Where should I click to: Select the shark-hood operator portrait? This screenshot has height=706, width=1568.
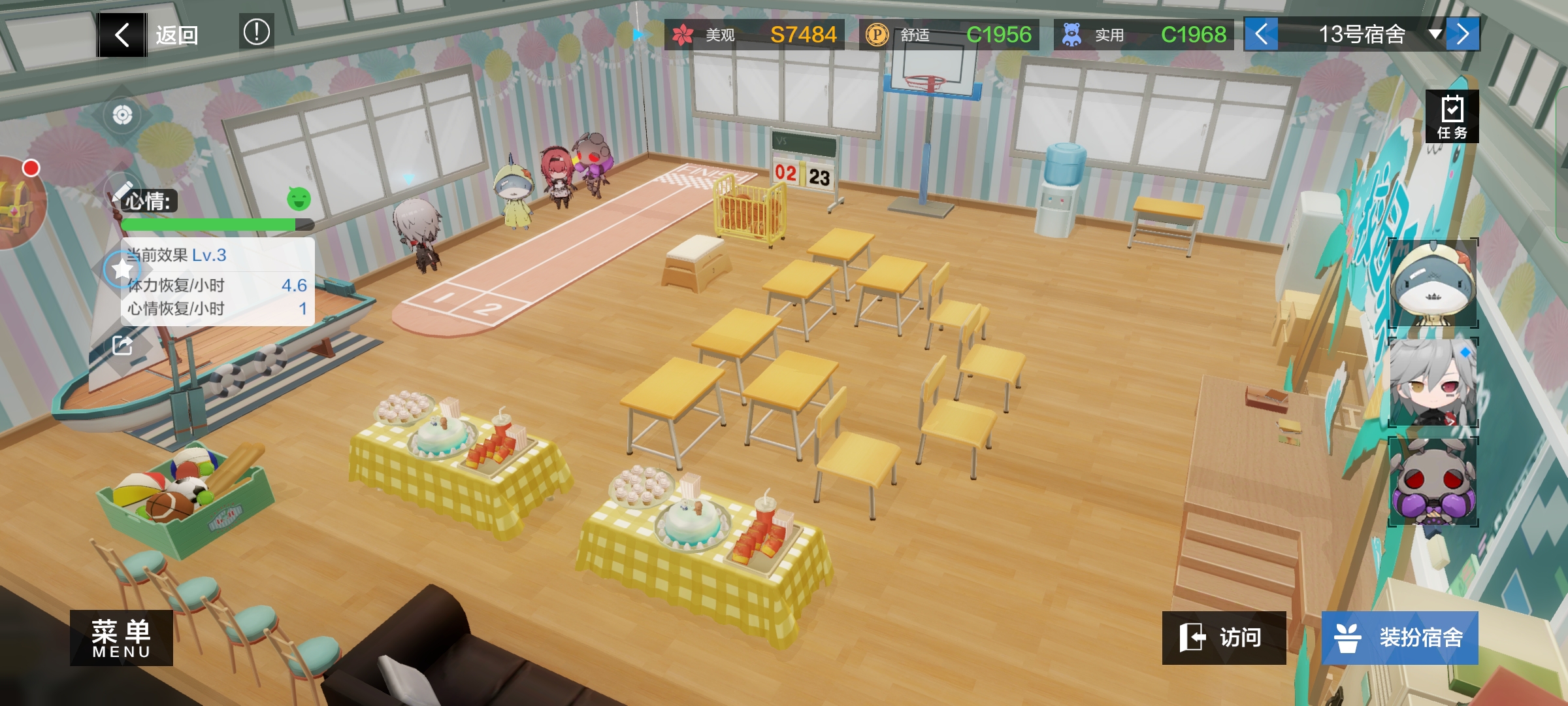(1433, 283)
